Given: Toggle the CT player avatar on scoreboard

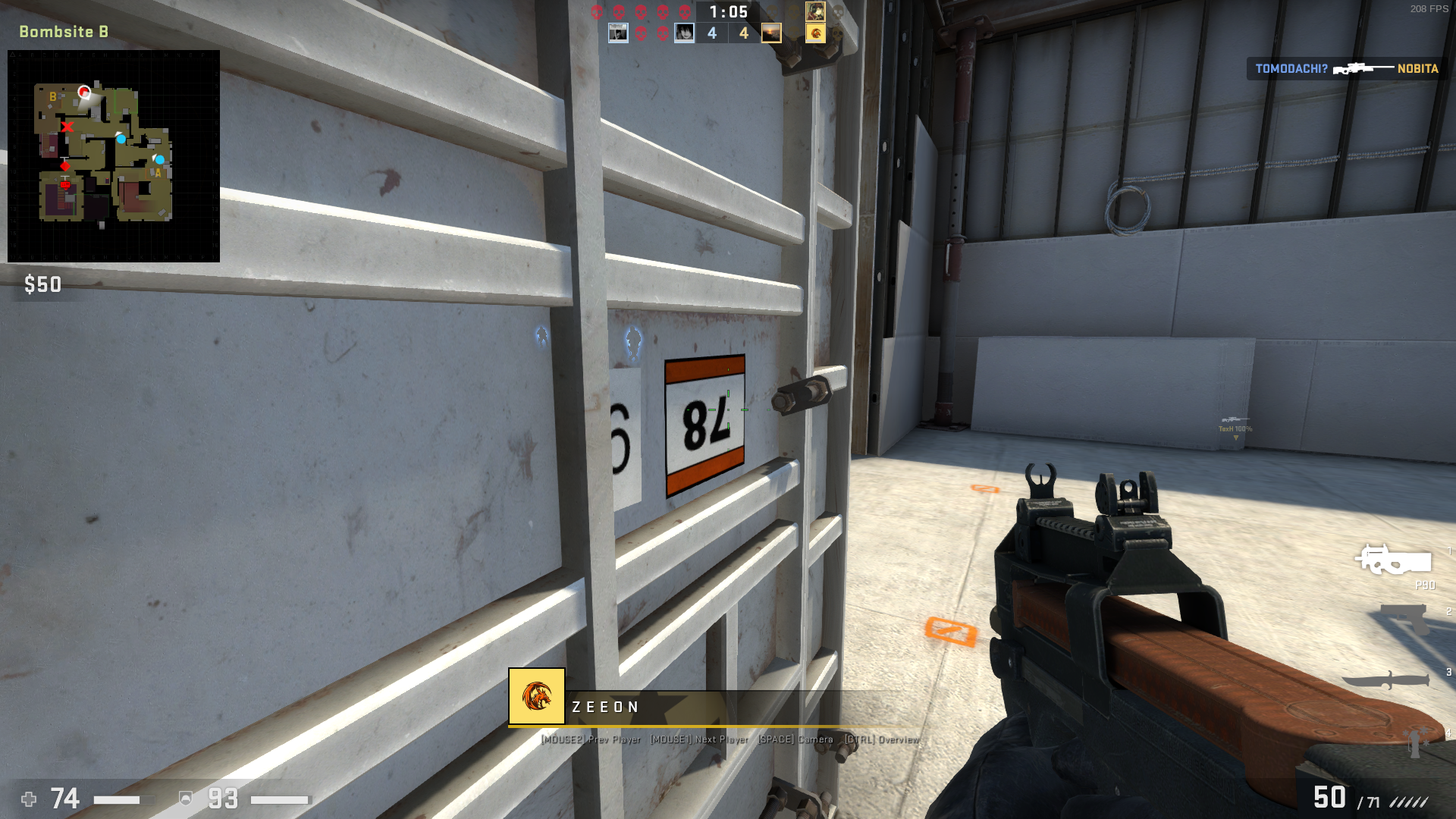Looking at the screenshot, I should tap(617, 33).
